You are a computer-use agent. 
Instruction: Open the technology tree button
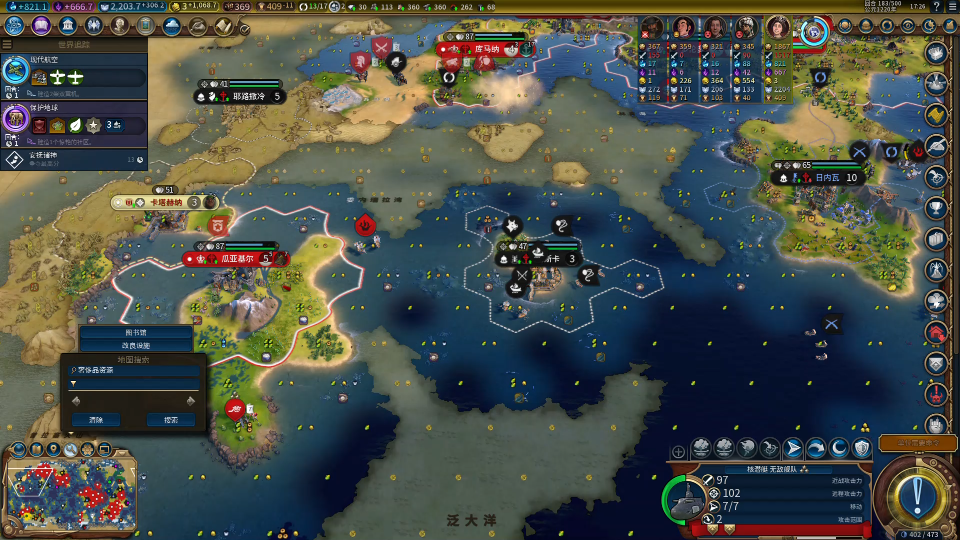pos(16,25)
